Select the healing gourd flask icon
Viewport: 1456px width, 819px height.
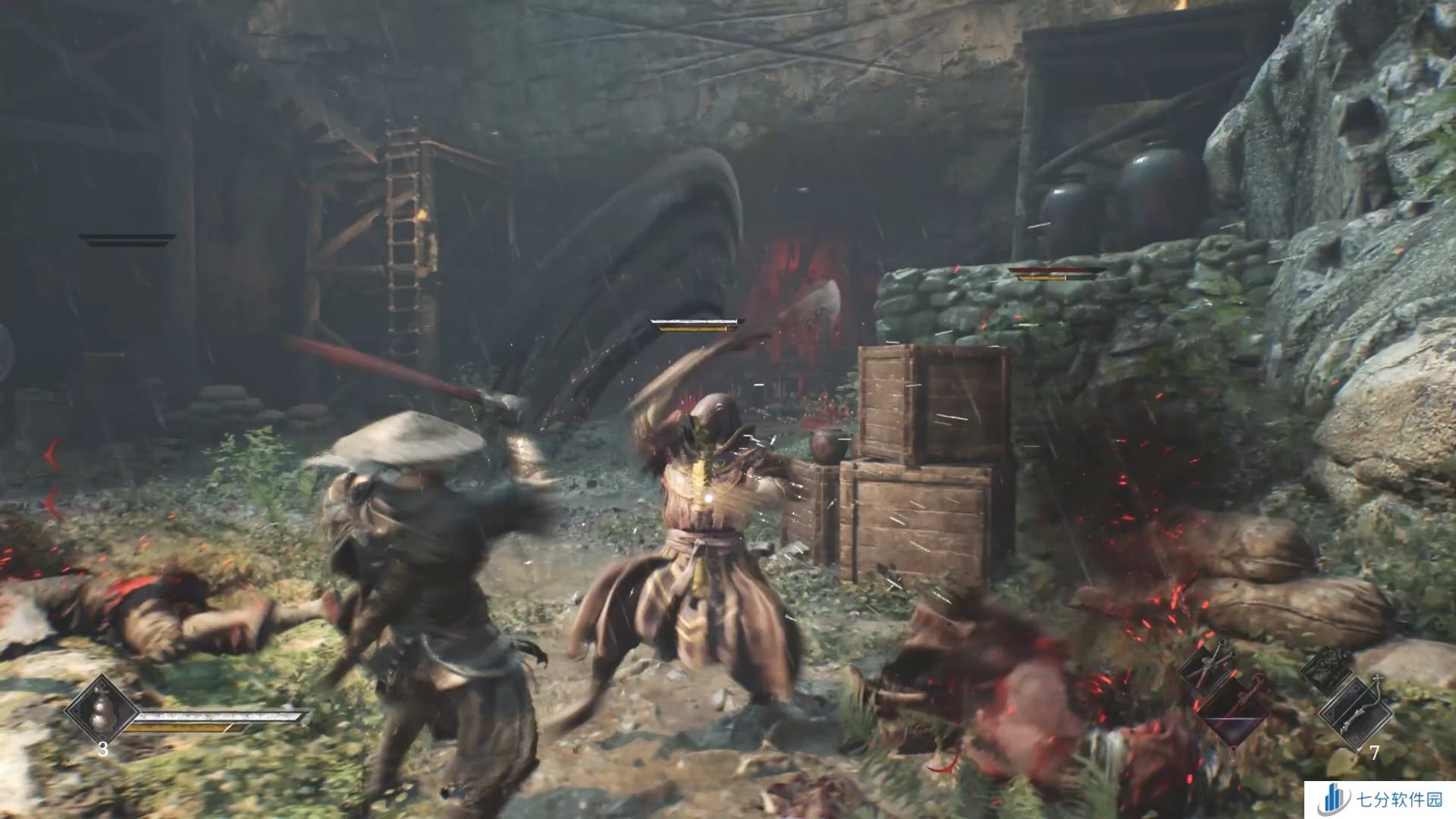tap(101, 712)
